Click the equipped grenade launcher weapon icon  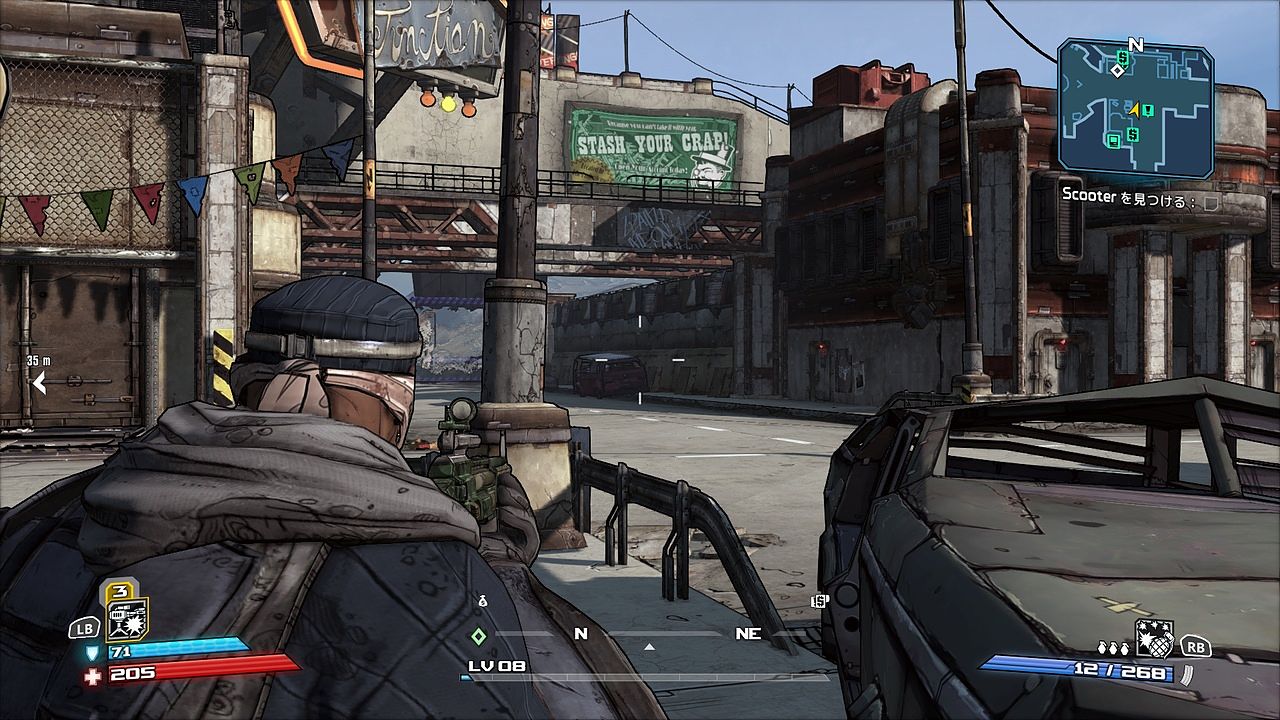point(1155,638)
